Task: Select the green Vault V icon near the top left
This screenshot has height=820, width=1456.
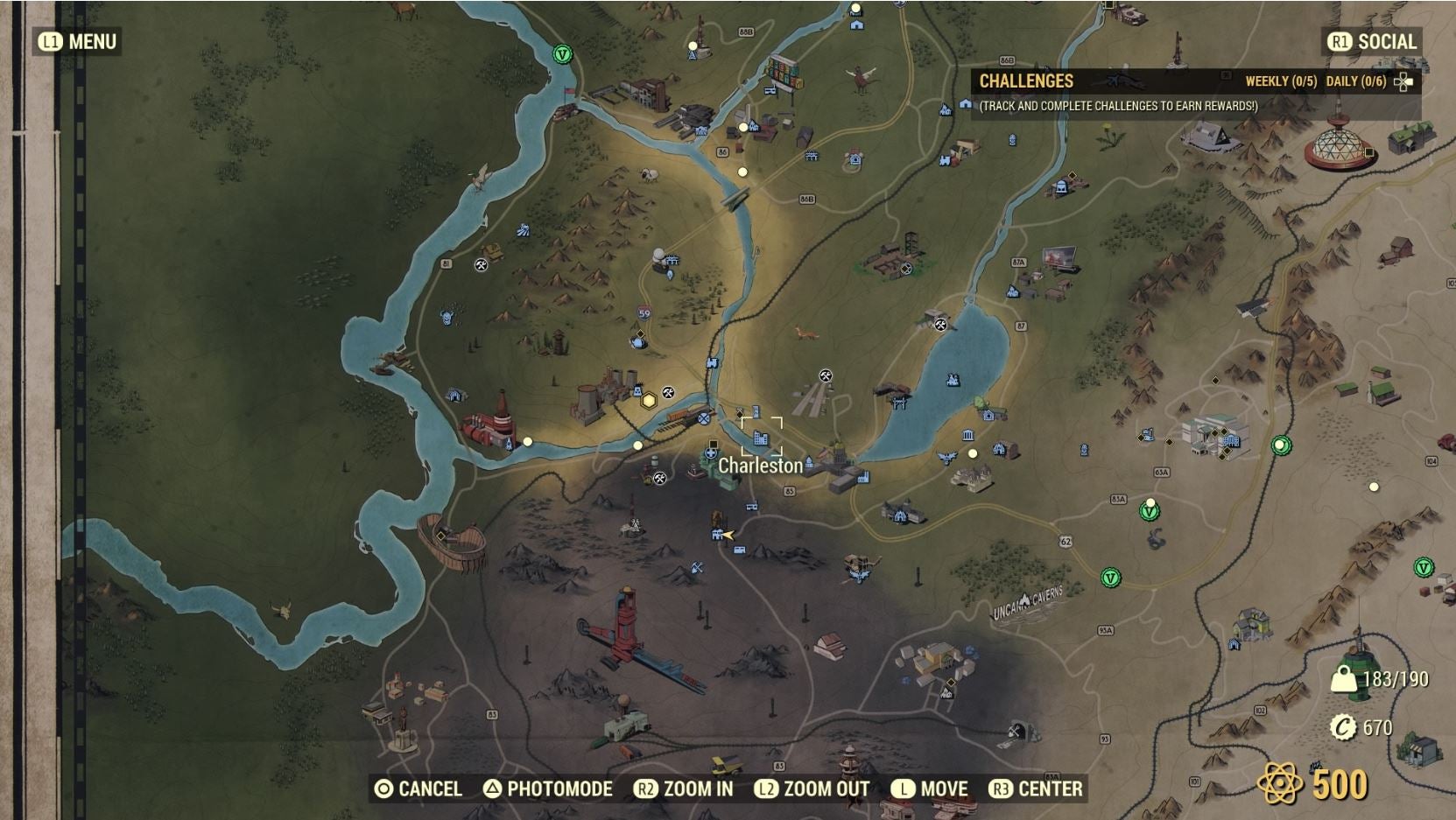Action: click(561, 53)
